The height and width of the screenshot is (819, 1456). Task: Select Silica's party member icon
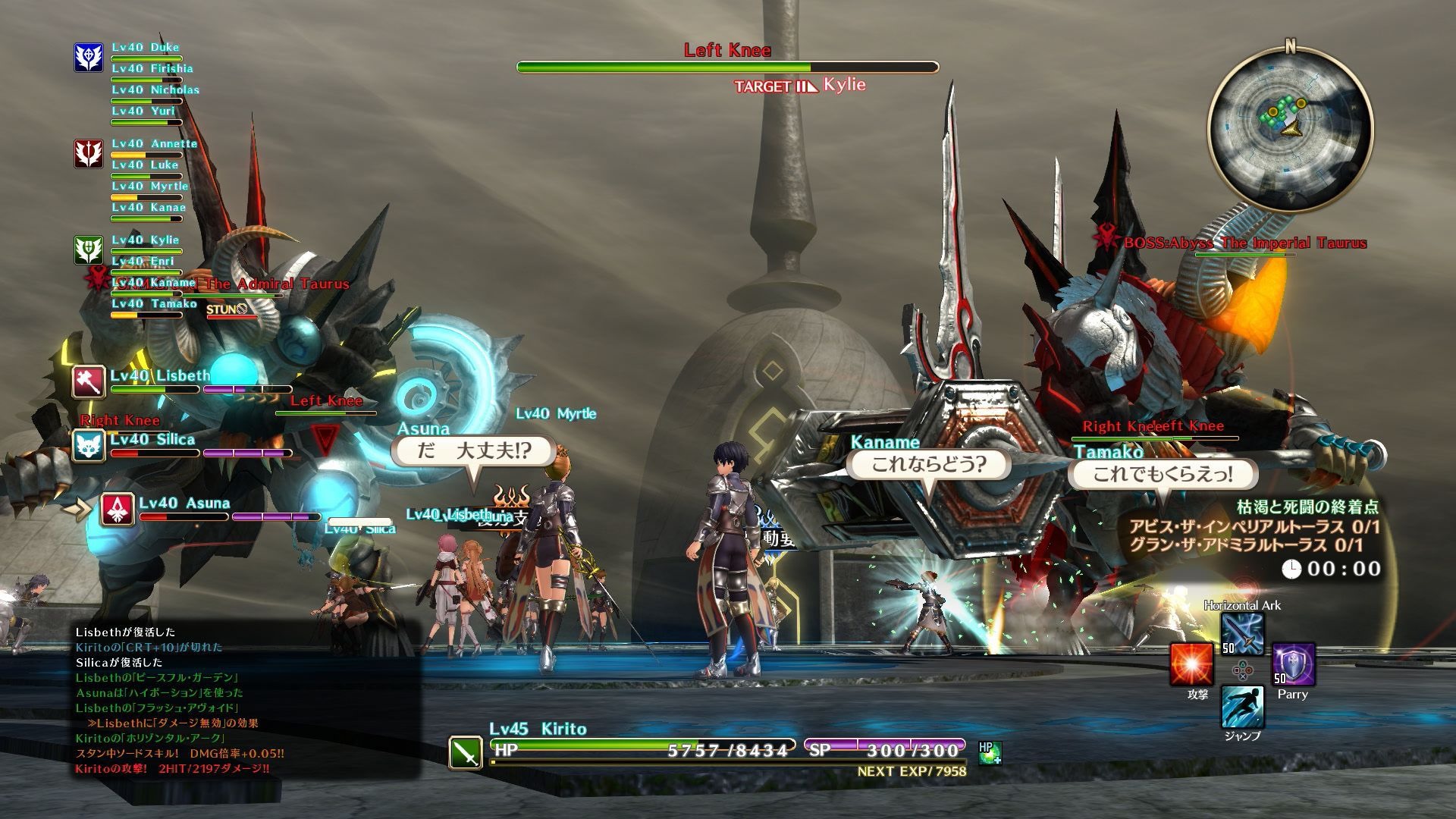[x=89, y=446]
